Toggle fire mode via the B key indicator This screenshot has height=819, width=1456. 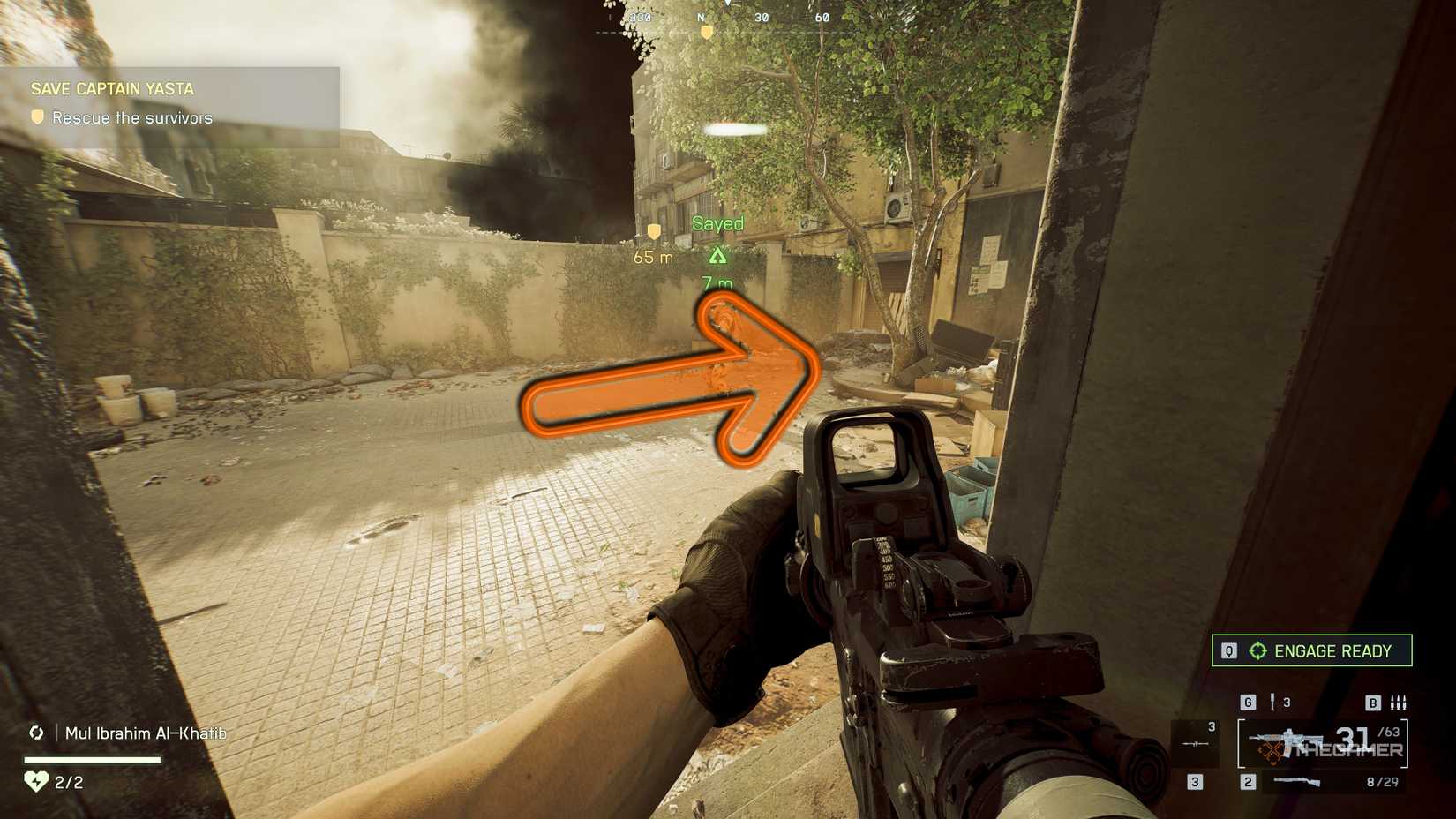1373,703
